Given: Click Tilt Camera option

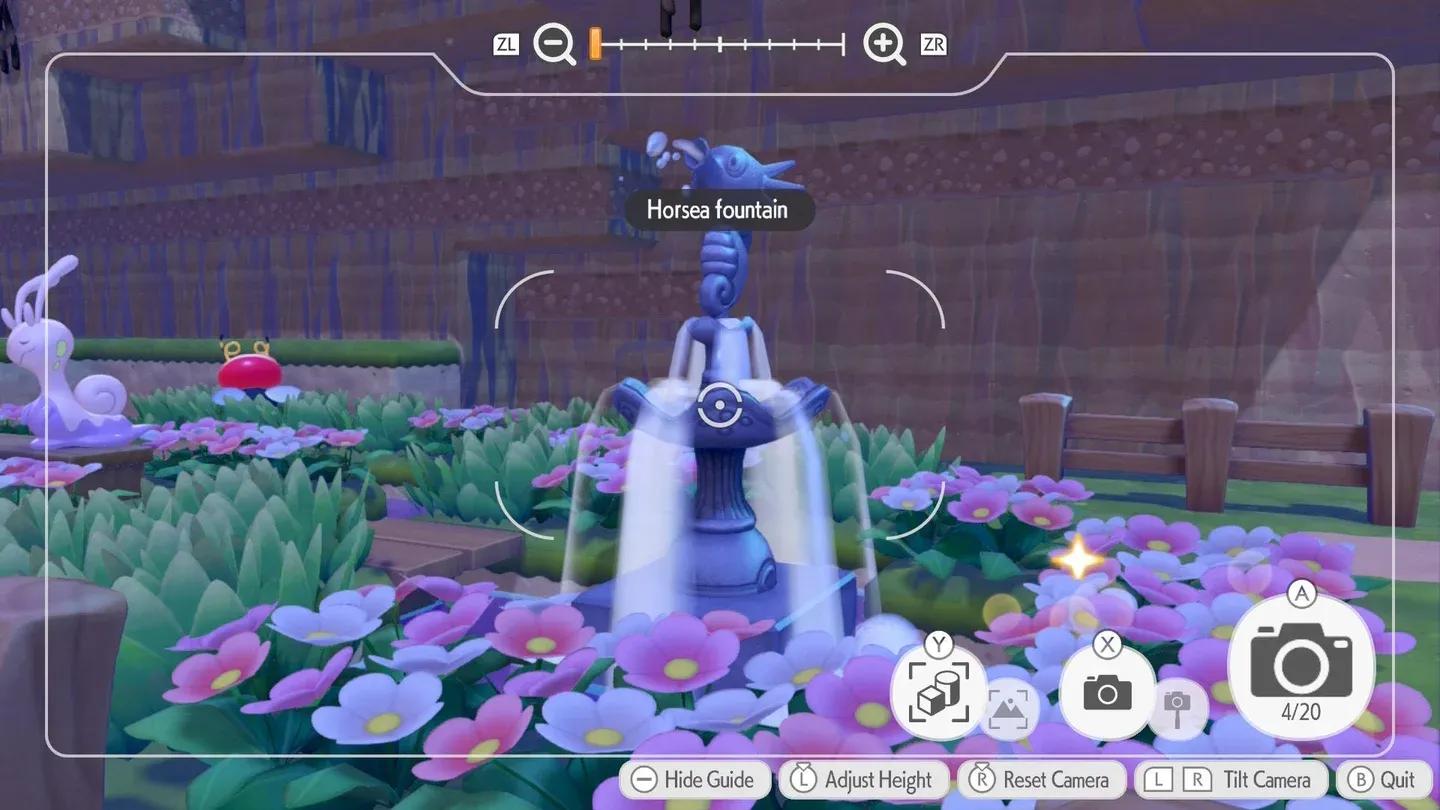Looking at the screenshot, I should tap(1232, 779).
